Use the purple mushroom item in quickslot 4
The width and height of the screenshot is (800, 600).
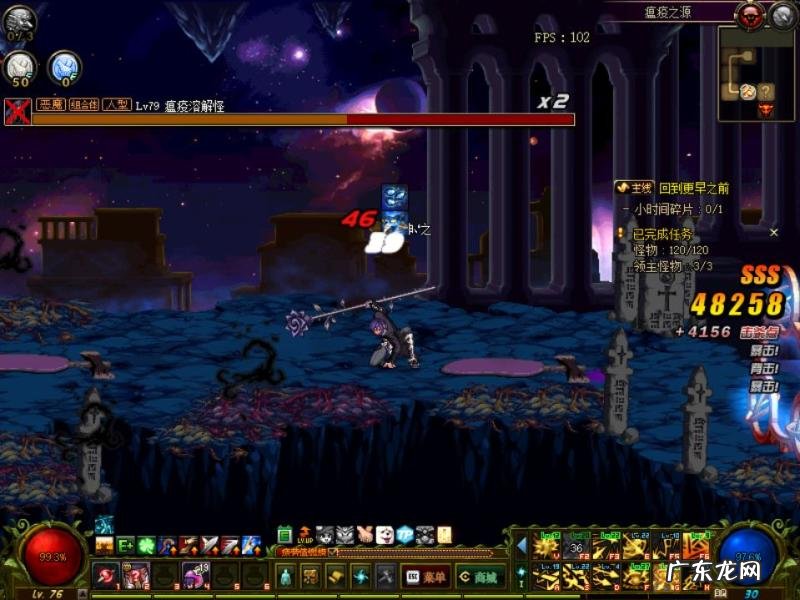pos(196,576)
